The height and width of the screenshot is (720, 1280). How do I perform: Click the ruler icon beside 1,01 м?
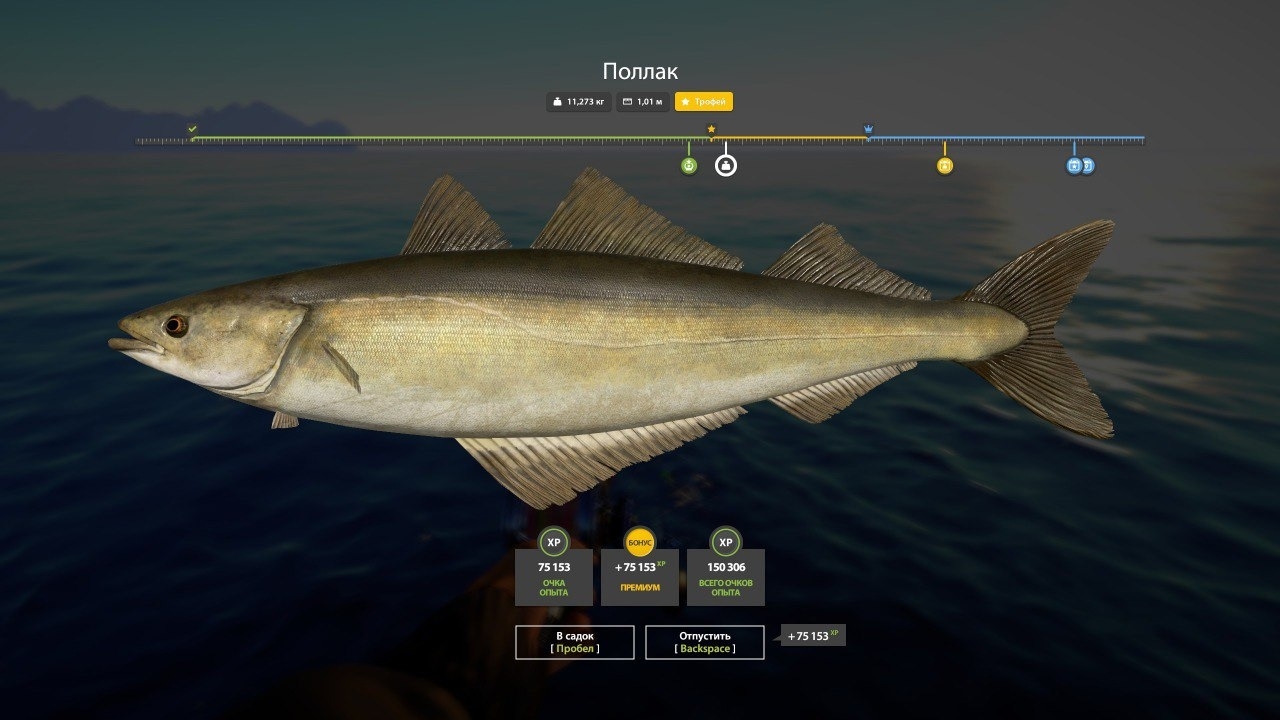(x=627, y=101)
